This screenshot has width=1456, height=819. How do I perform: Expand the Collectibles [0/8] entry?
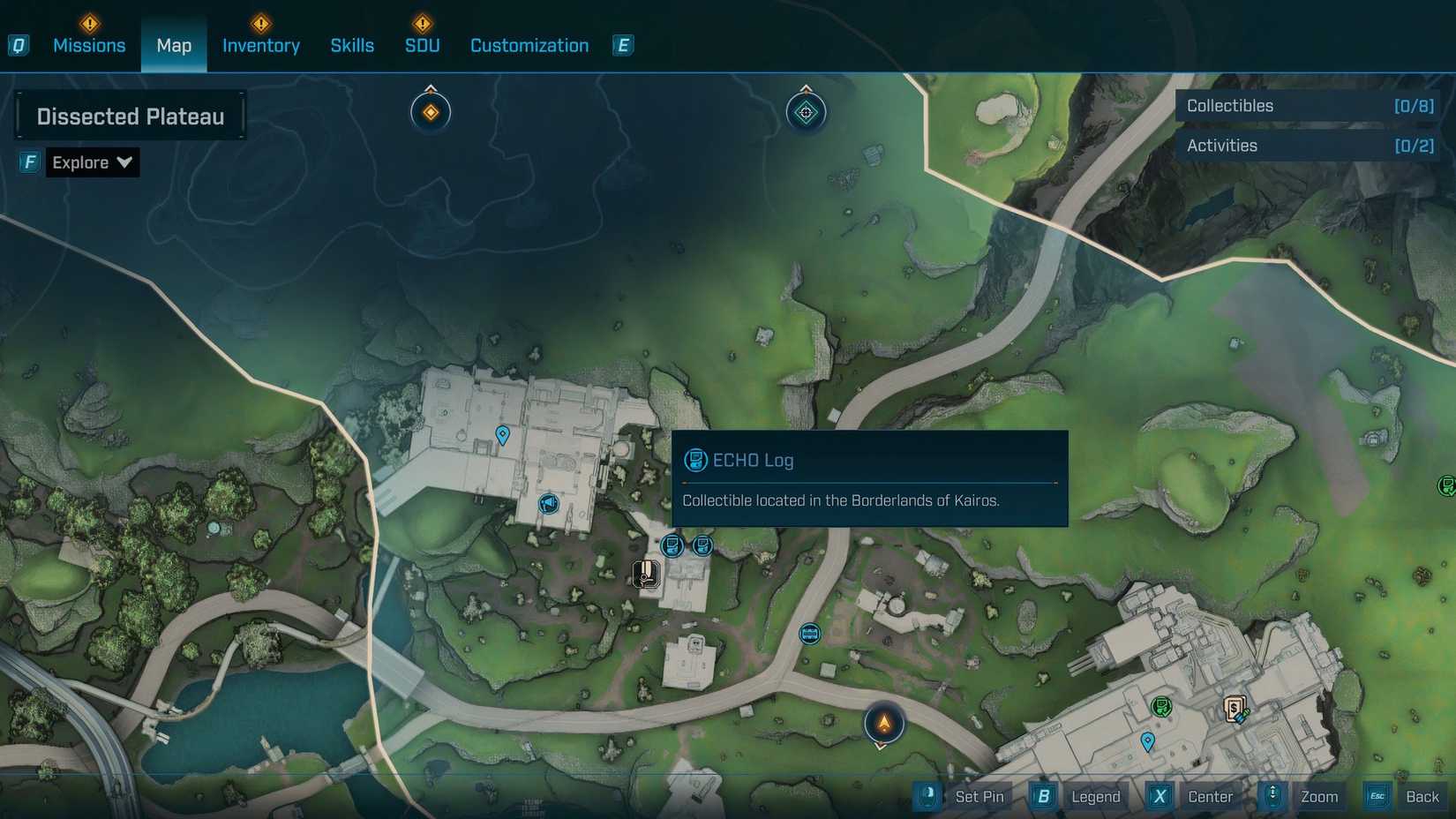tap(1307, 105)
